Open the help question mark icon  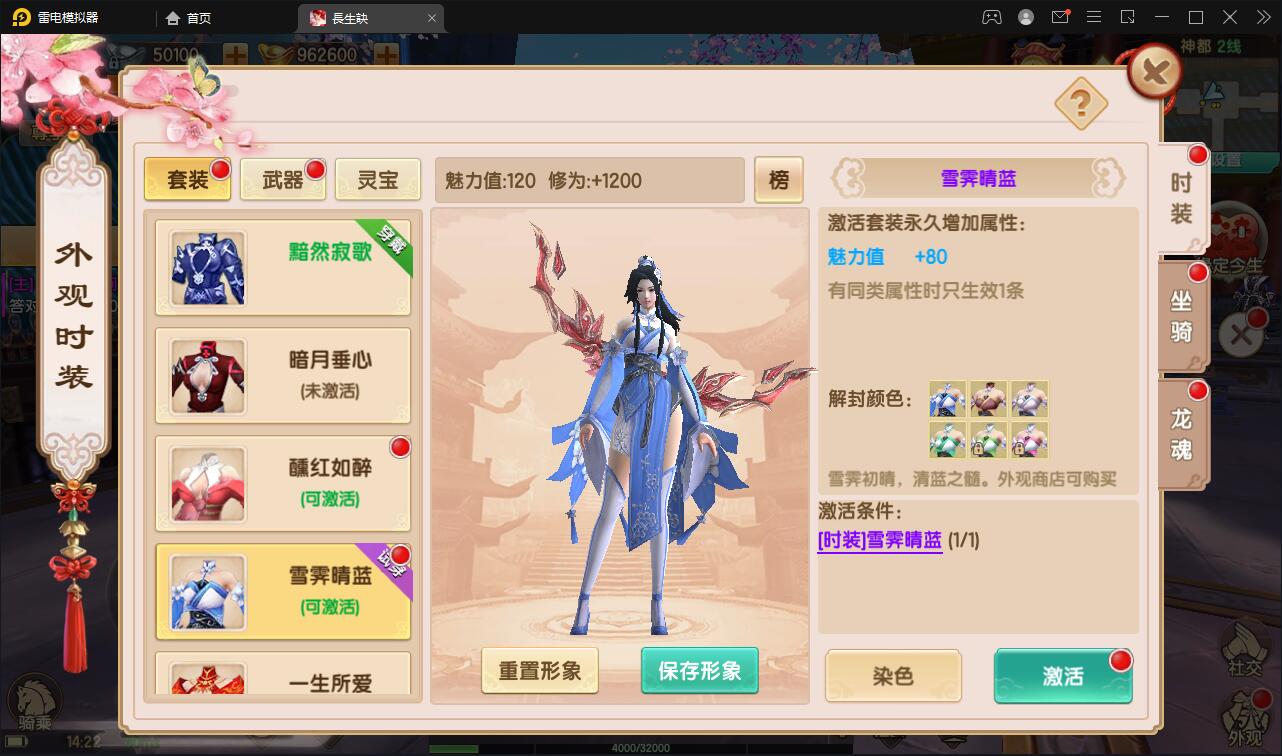click(1081, 104)
